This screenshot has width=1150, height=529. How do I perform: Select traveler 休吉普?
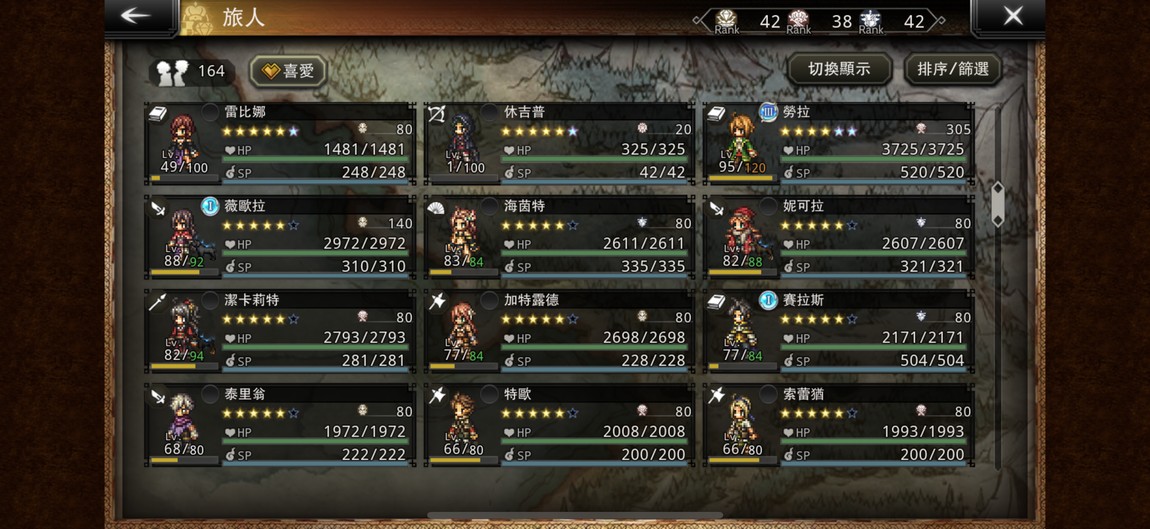[x=559, y=143]
